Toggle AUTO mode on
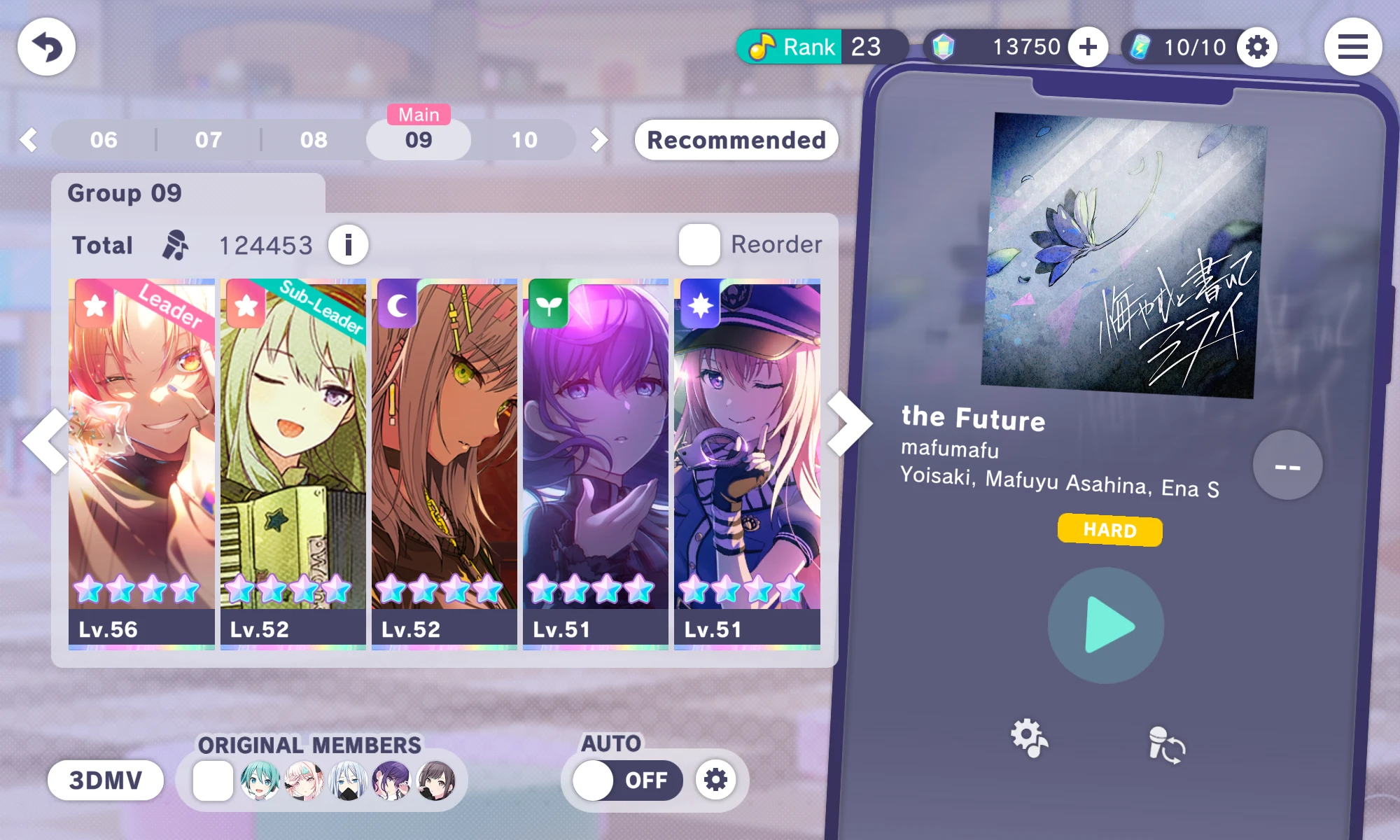Image resolution: width=1400 pixels, height=840 pixels. point(626,780)
